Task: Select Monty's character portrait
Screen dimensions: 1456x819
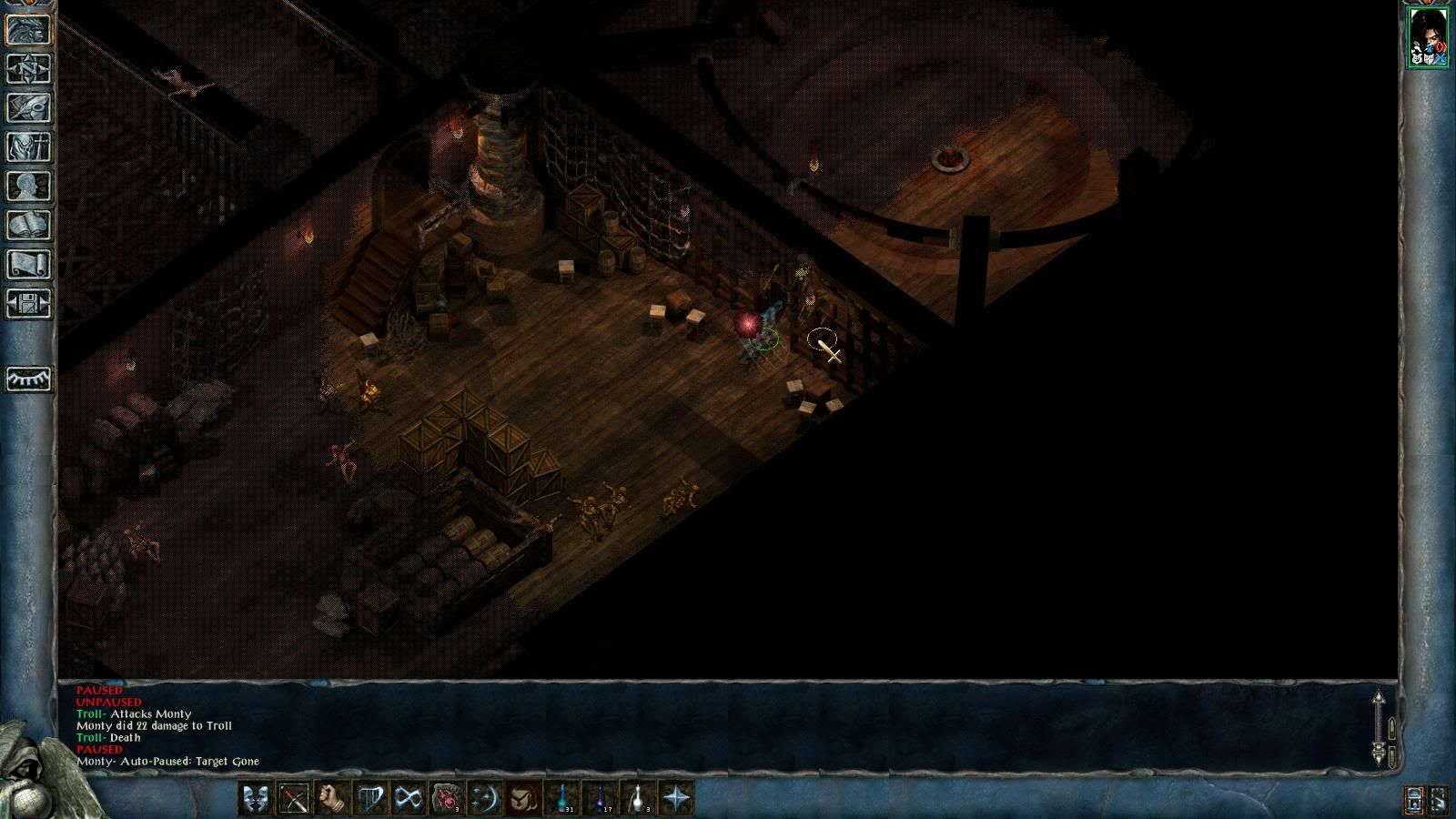Action: [1428, 36]
